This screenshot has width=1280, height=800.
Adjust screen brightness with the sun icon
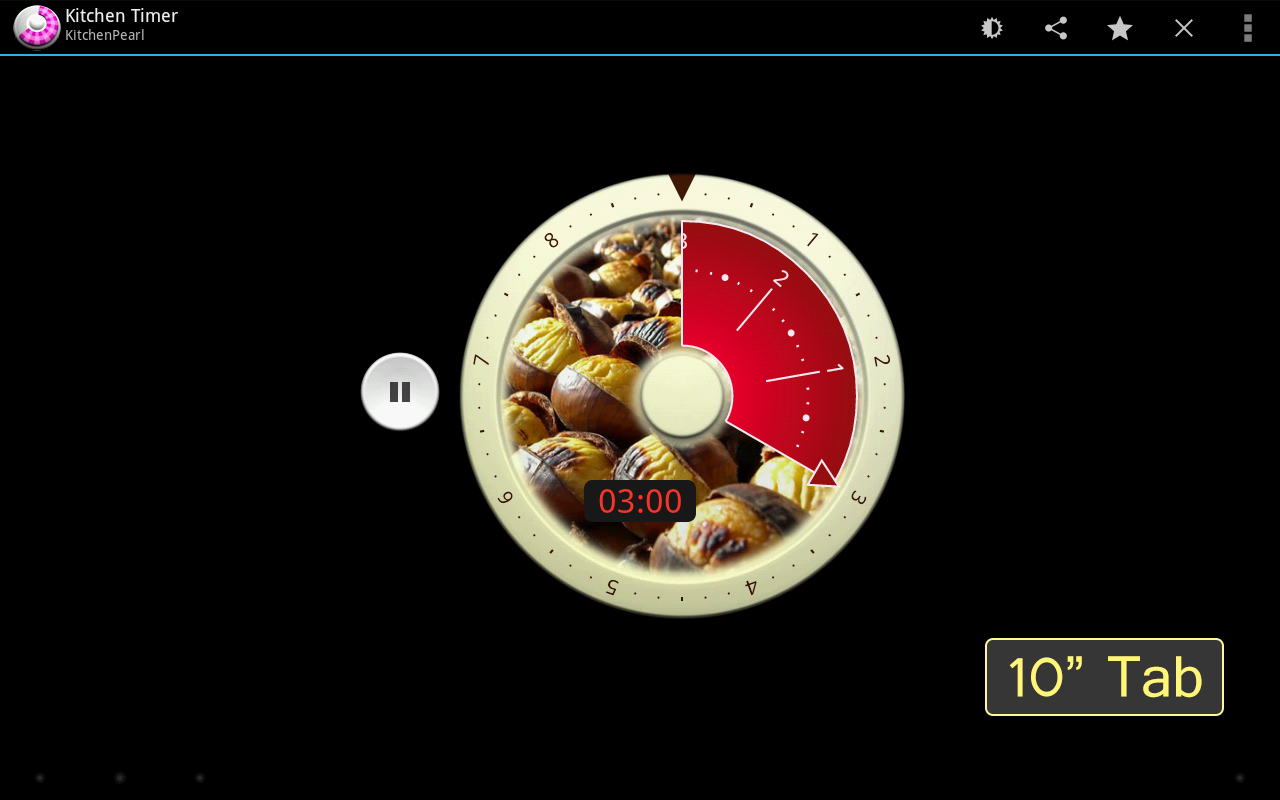pyautogui.click(x=990, y=27)
